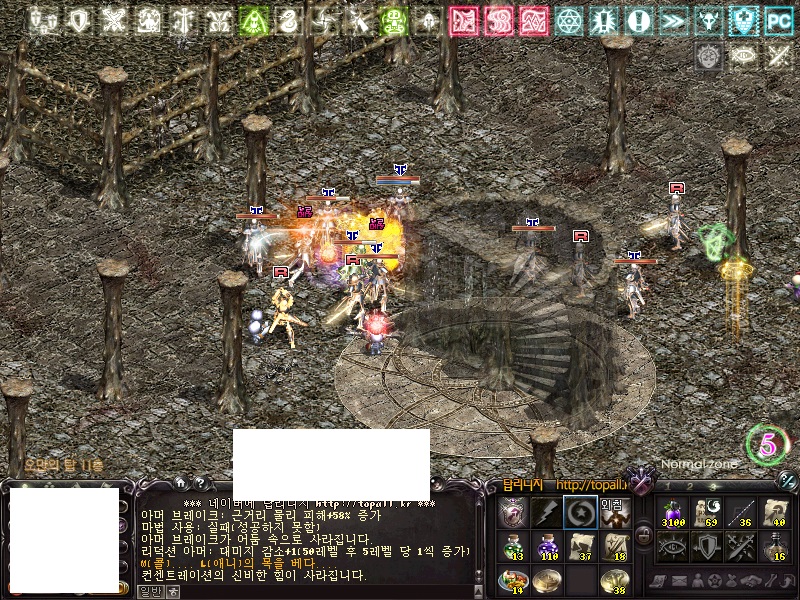800x600 pixels.
Task: Activate the eye skill icon
Action: point(672,546)
